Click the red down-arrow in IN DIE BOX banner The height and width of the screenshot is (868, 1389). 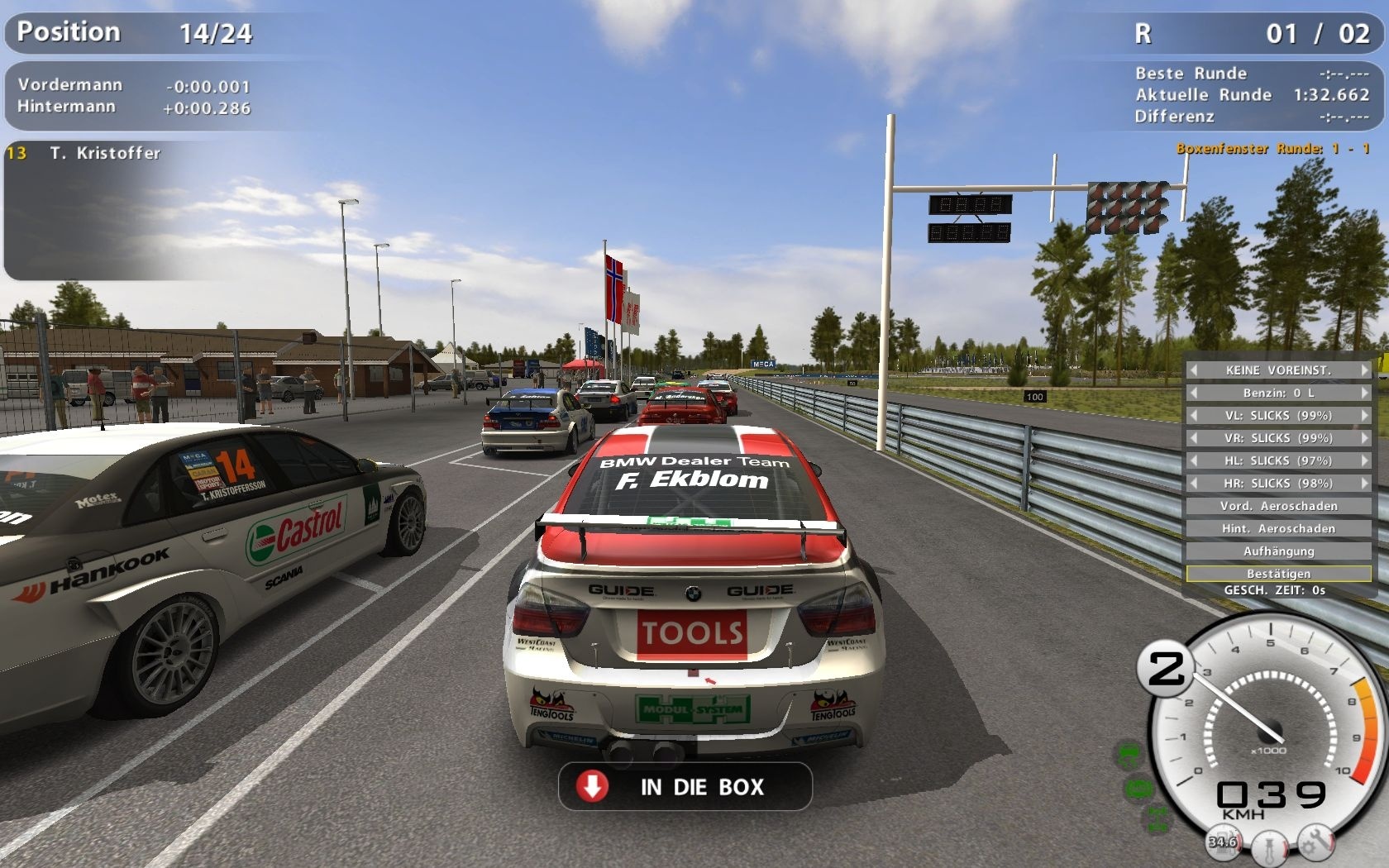coord(593,787)
